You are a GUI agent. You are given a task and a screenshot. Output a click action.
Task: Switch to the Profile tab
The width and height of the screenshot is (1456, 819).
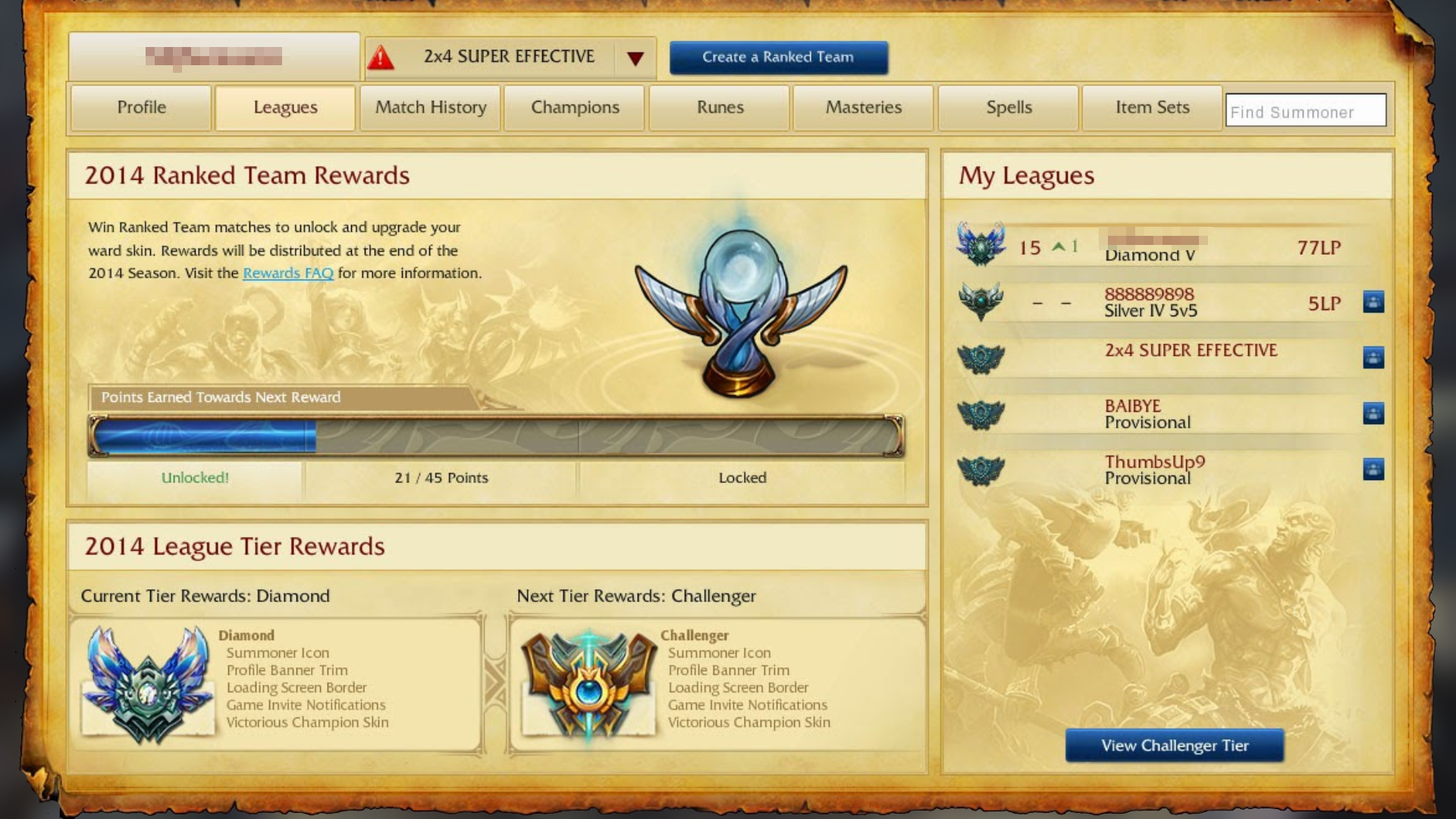(140, 108)
